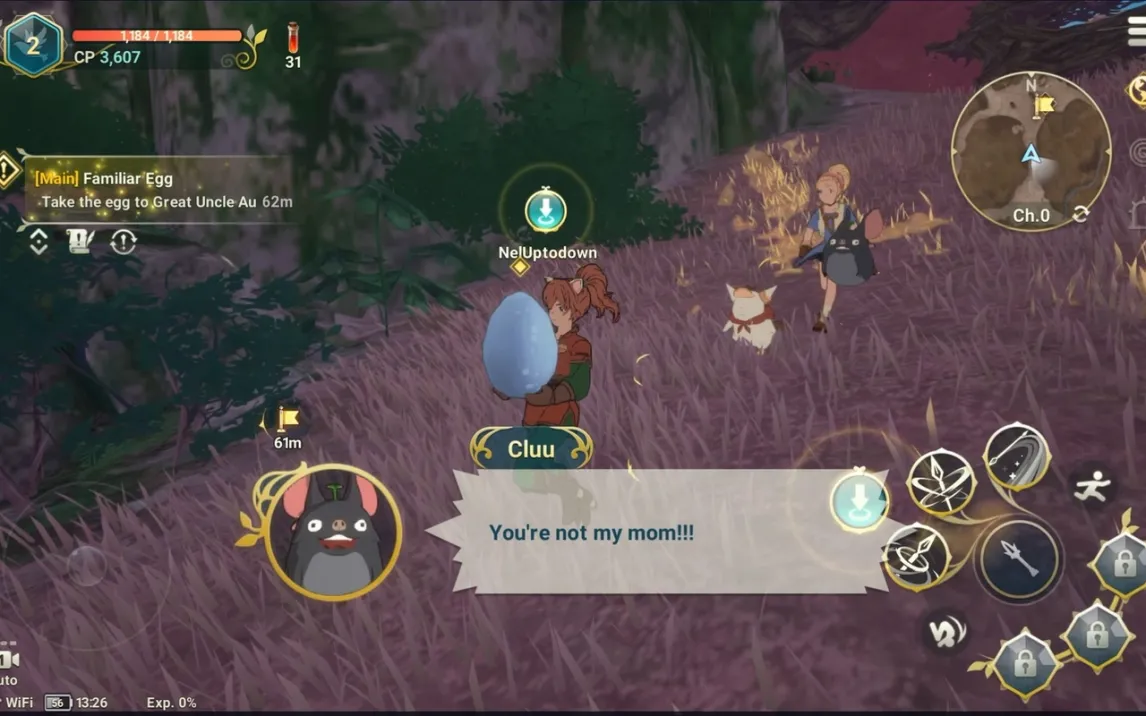Select the Familiar Egg main quest tracker
Screen dimensions: 1146x716
[x=160, y=189]
